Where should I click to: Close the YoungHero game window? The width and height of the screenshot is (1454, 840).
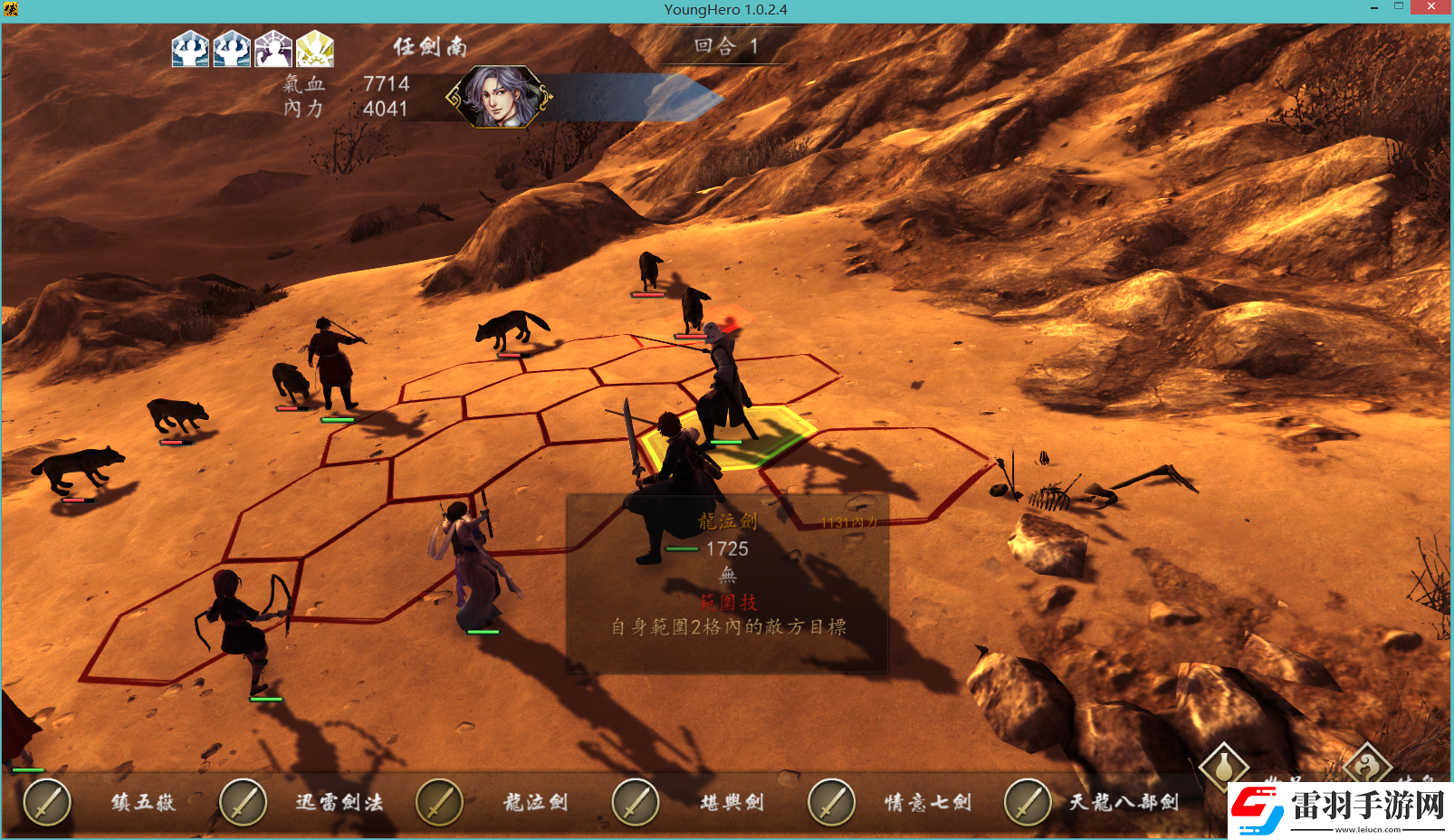click(1431, 8)
